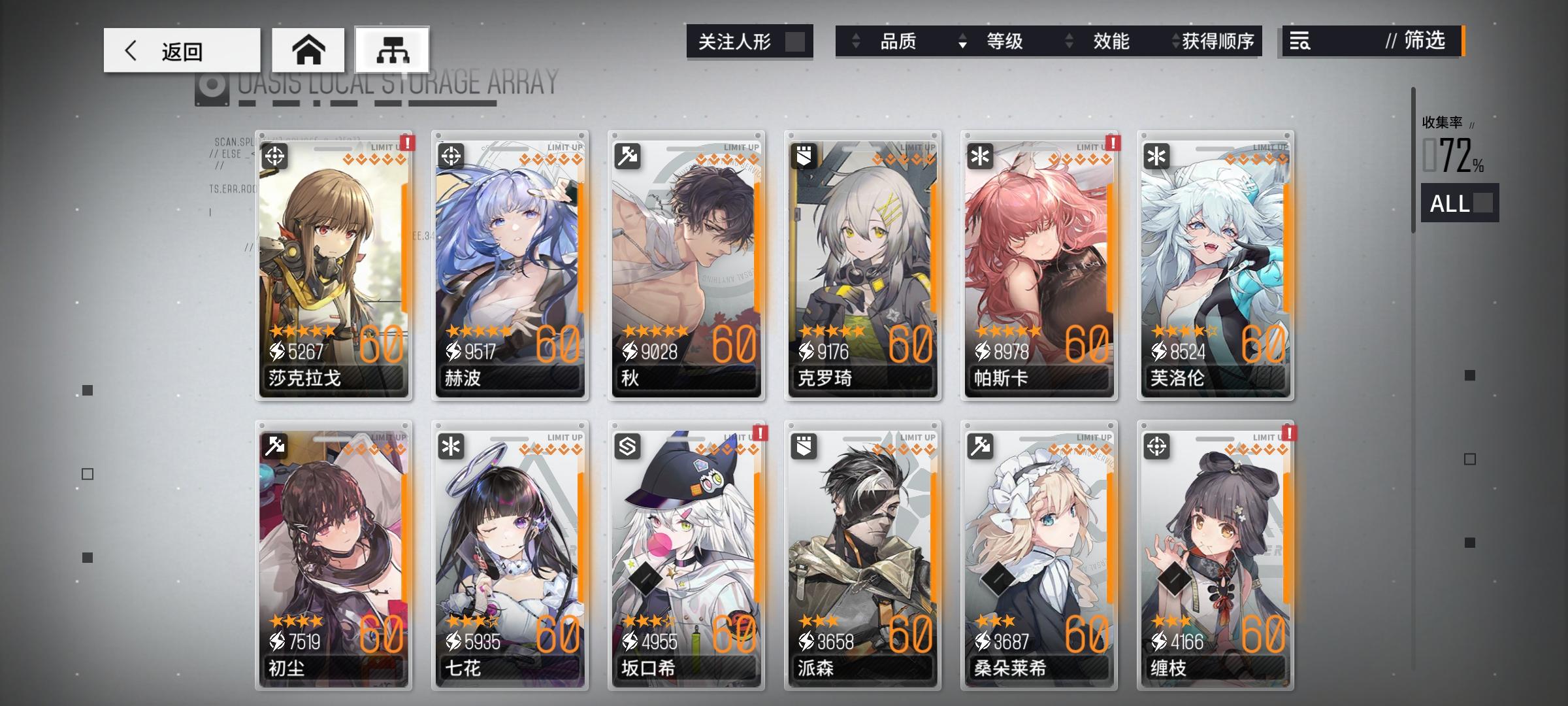The width and height of the screenshot is (1568, 706).
Task: Select the crosshair class icon on 莎克拉戈's card
Action: (x=275, y=157)
